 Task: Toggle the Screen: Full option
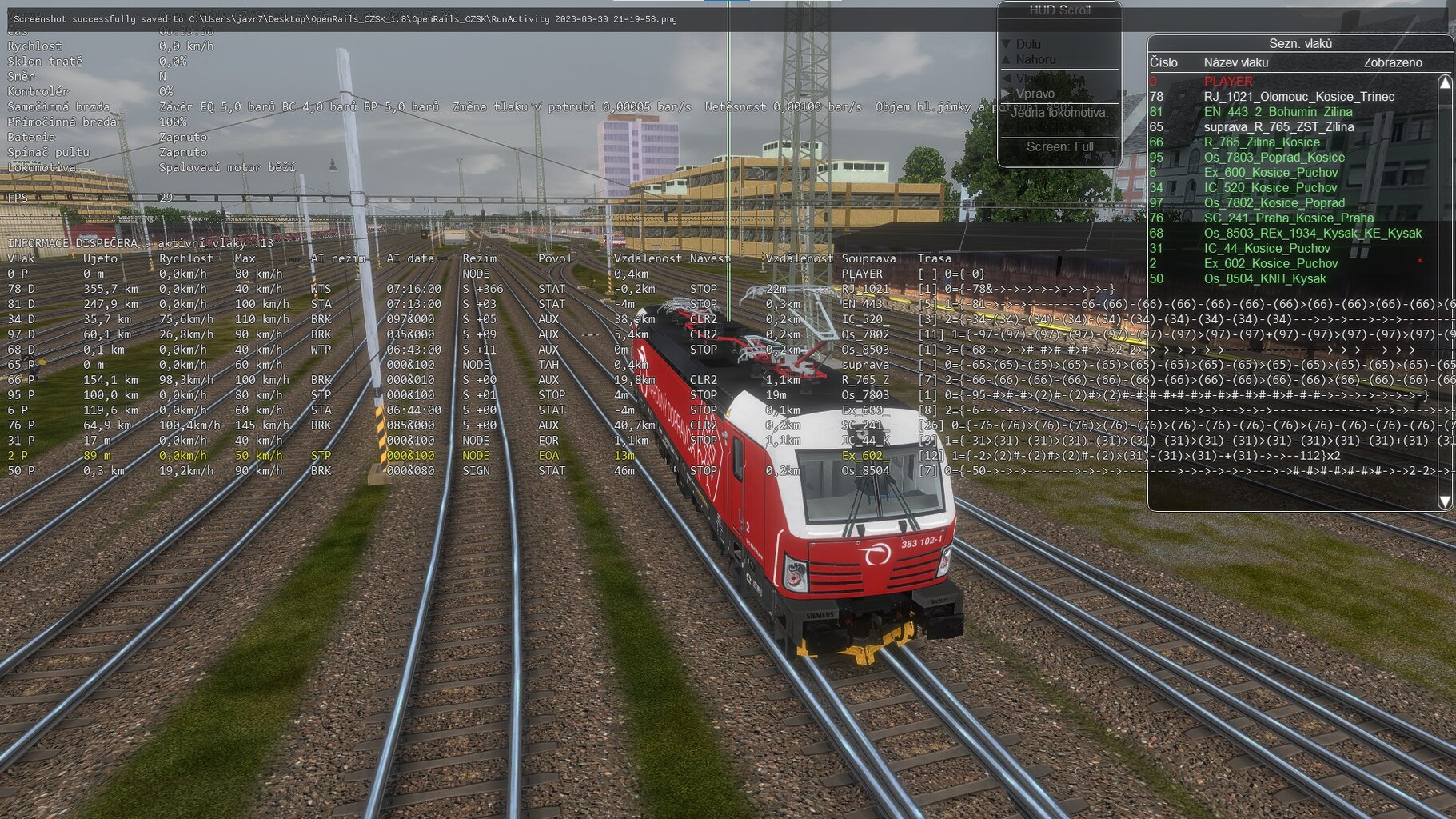coord(1059,146)
